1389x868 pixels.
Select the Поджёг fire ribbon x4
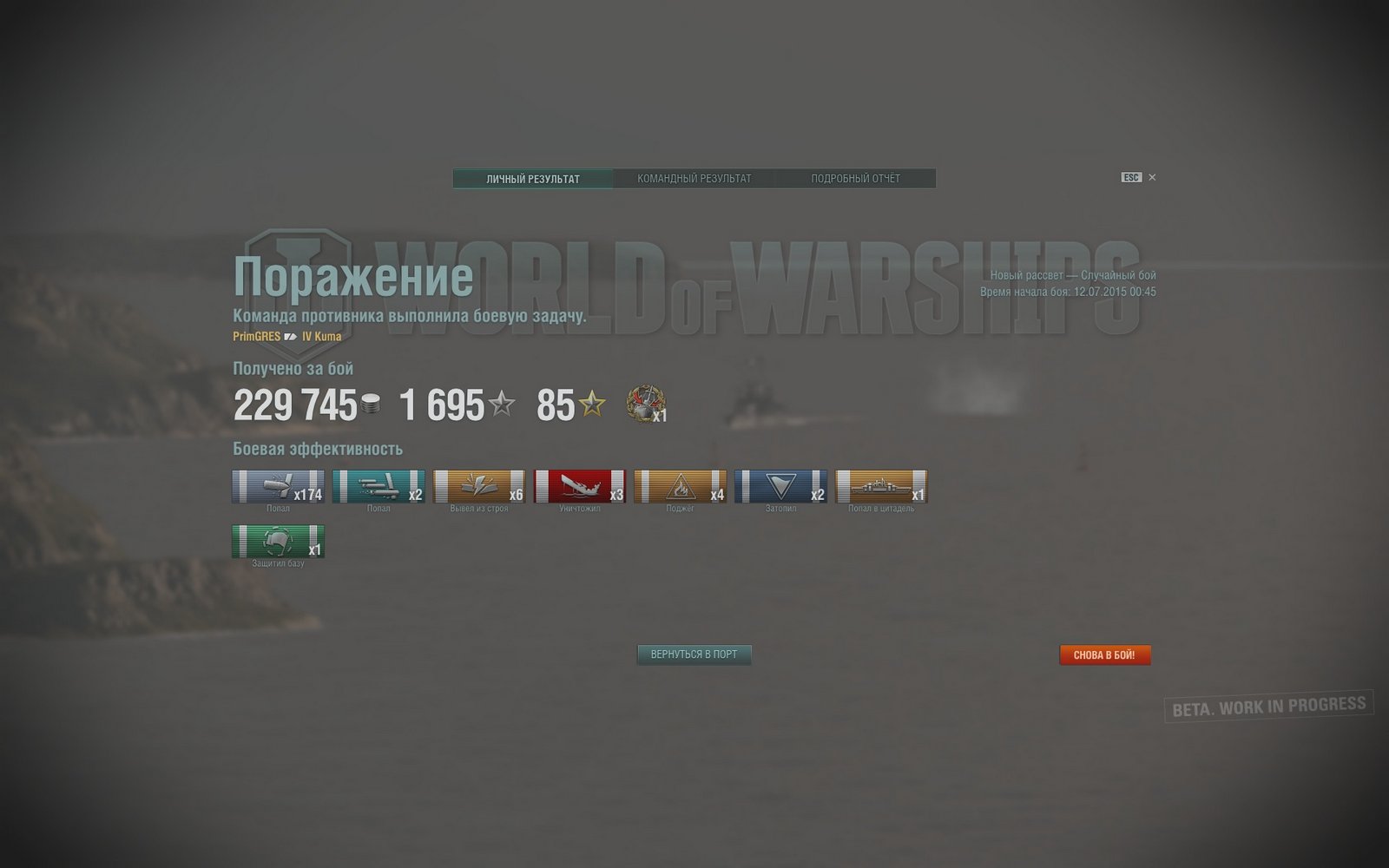[680, 487]
